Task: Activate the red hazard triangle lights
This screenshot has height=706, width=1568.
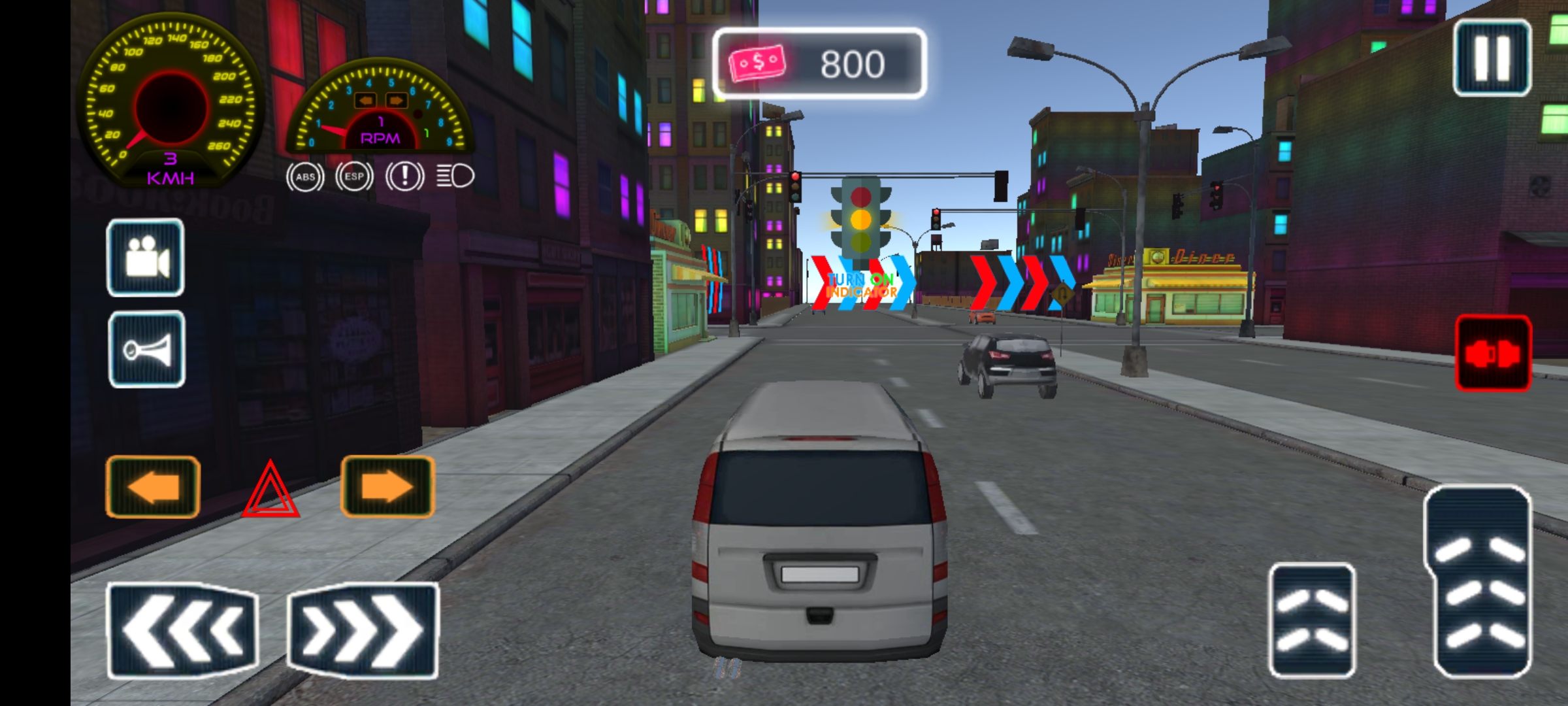Action: [x=270, y=491]
